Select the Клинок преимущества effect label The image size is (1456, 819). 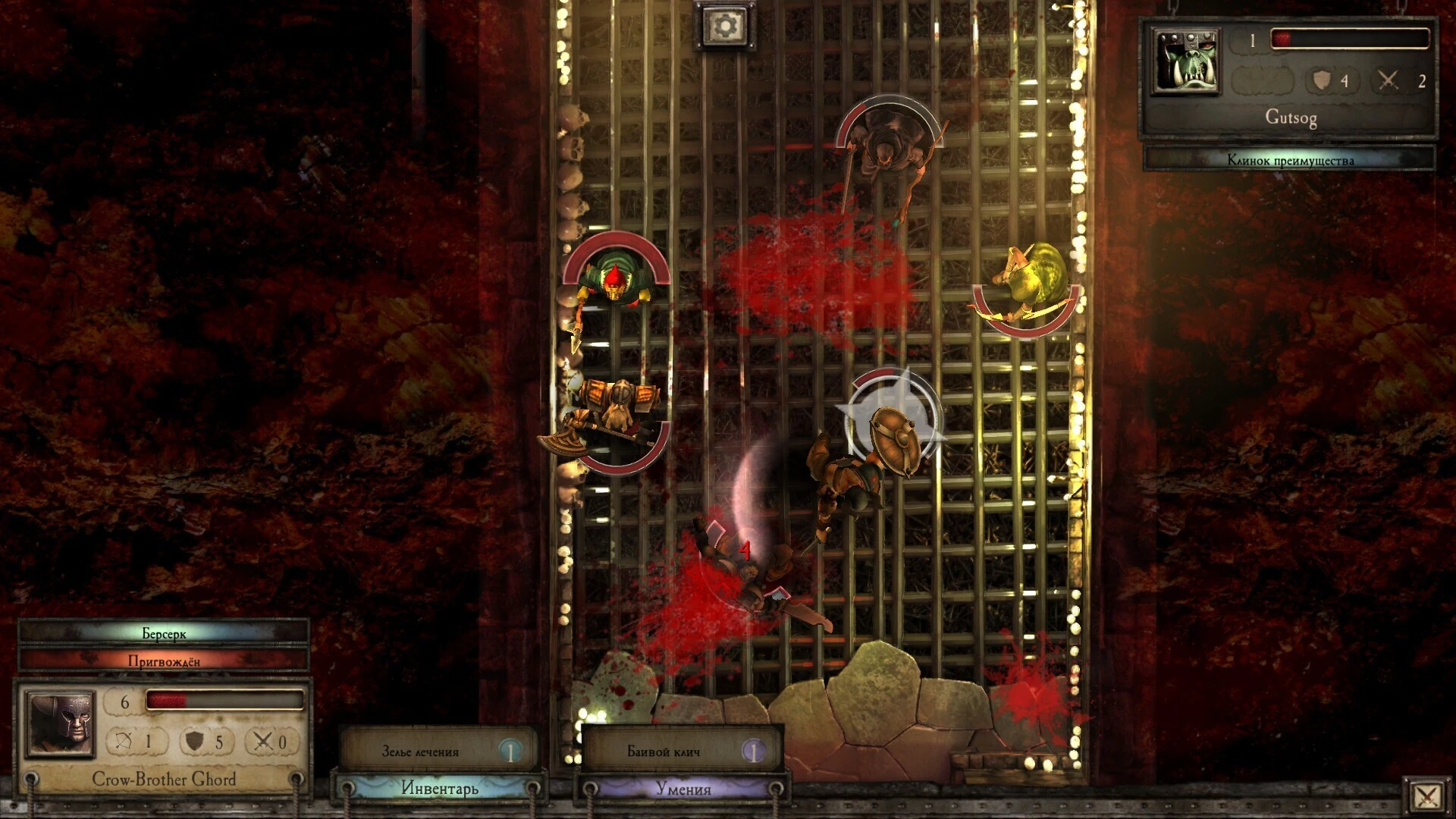click(1289, 159)
